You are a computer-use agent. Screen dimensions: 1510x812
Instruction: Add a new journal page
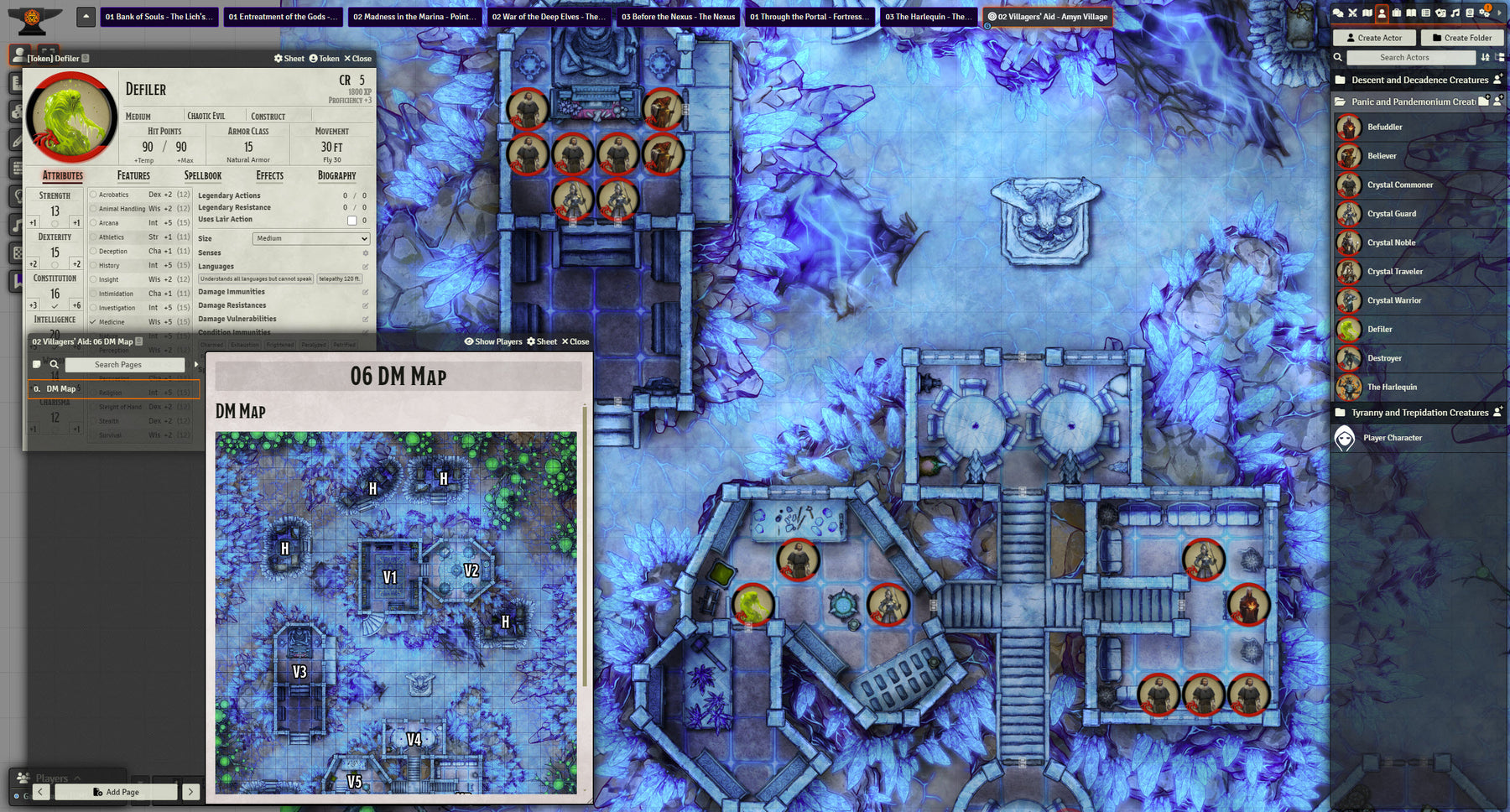tap(117, 792)
